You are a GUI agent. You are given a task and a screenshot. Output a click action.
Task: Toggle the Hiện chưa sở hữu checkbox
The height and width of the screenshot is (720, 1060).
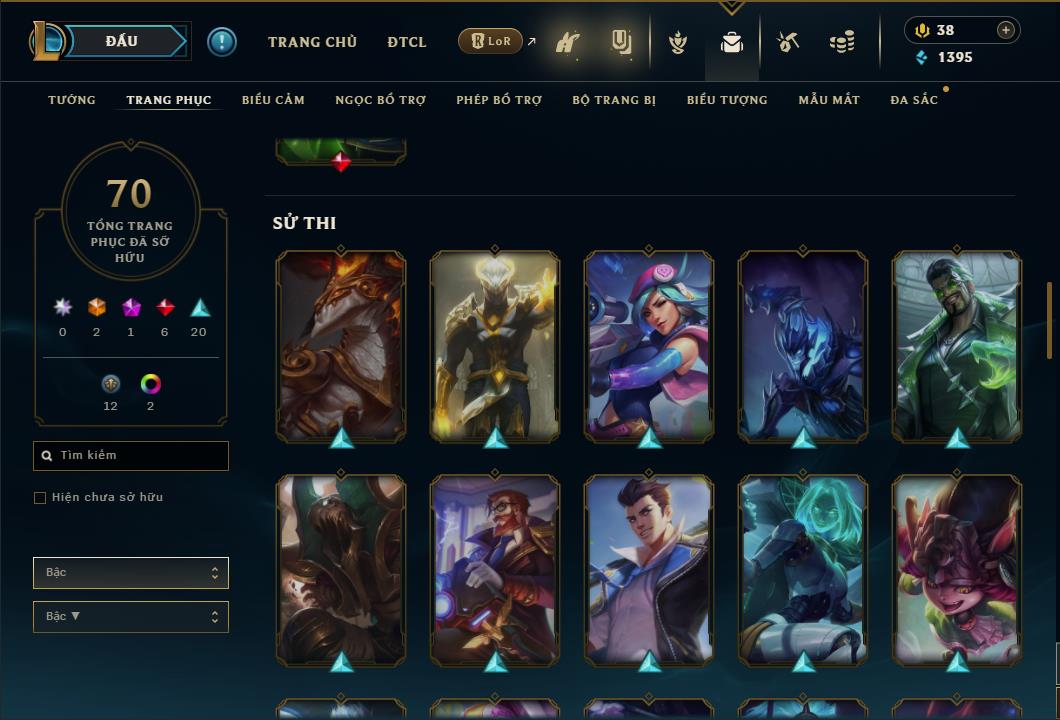tap(40, 498)
